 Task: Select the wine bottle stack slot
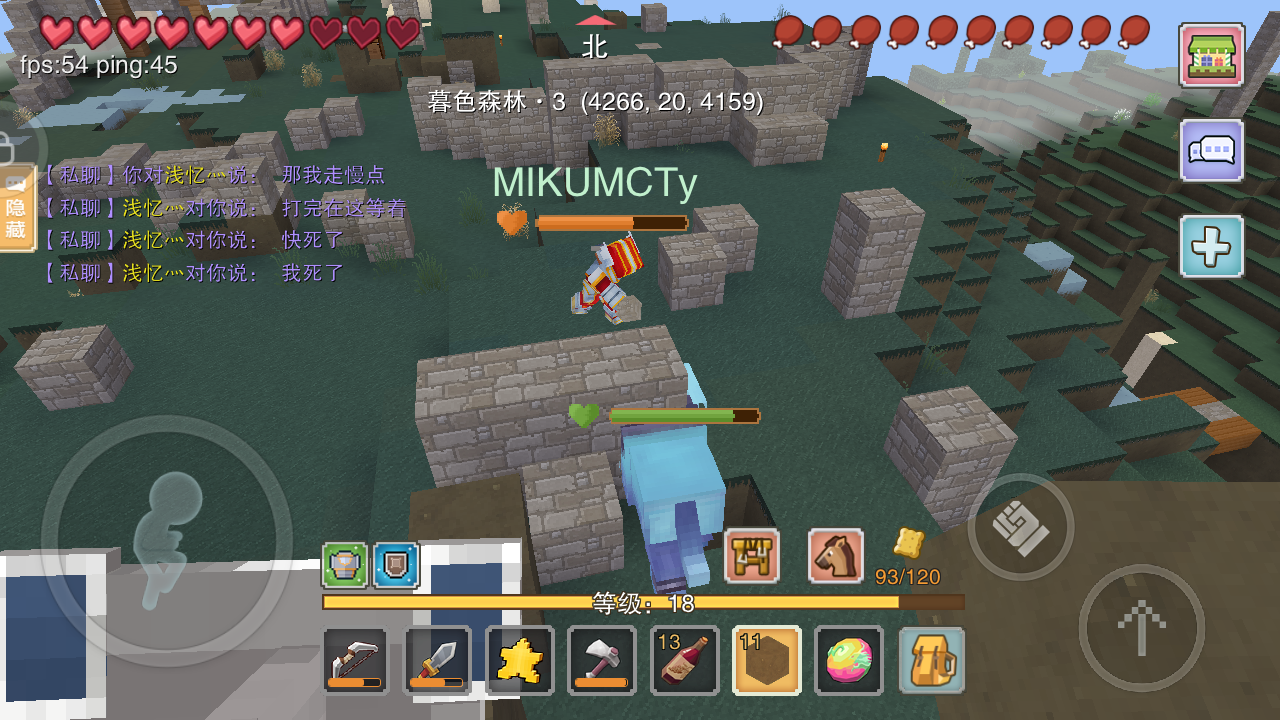pyautogui.click(x=684, y=660)
